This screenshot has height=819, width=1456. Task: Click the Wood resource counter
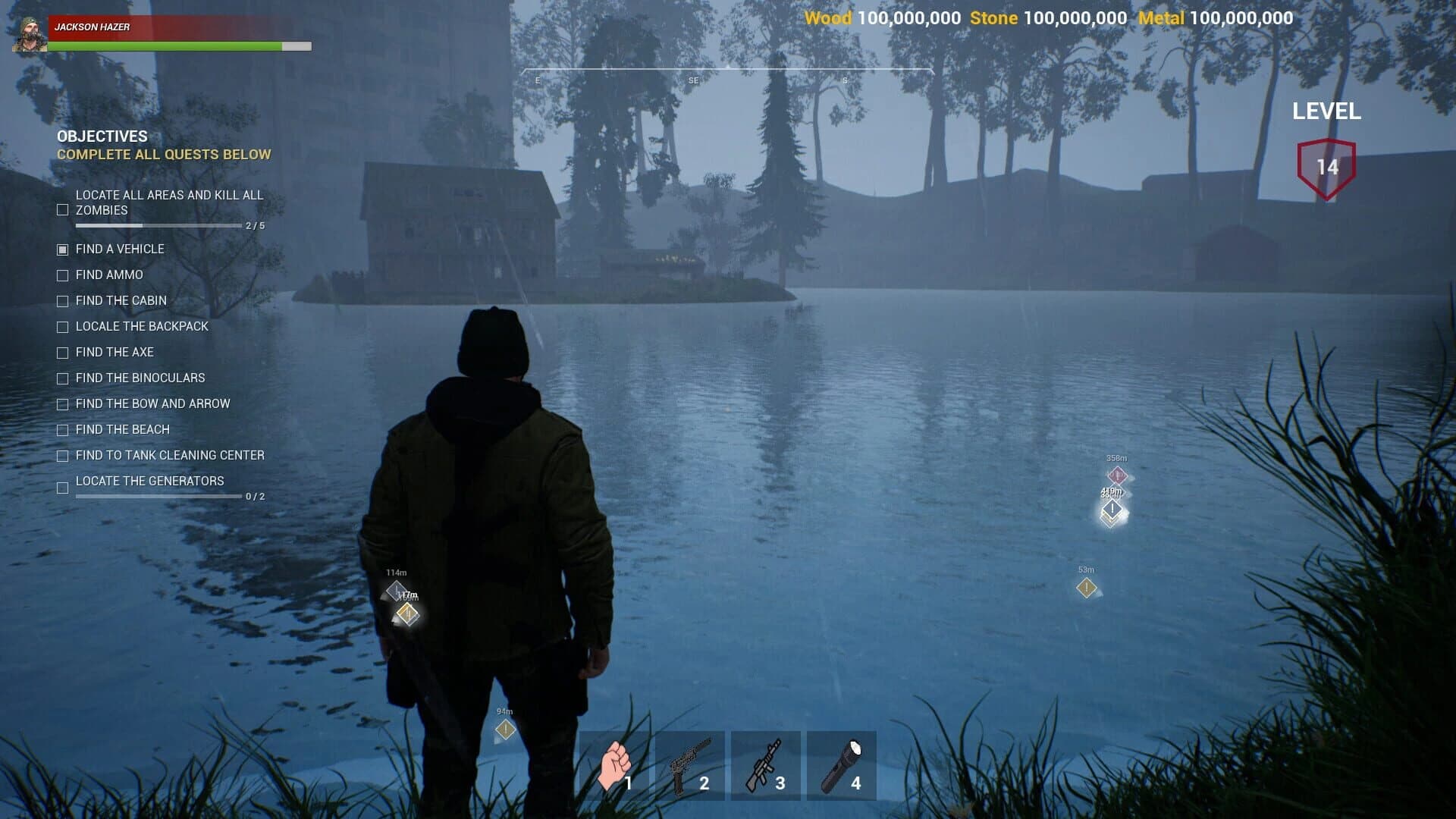883,17
